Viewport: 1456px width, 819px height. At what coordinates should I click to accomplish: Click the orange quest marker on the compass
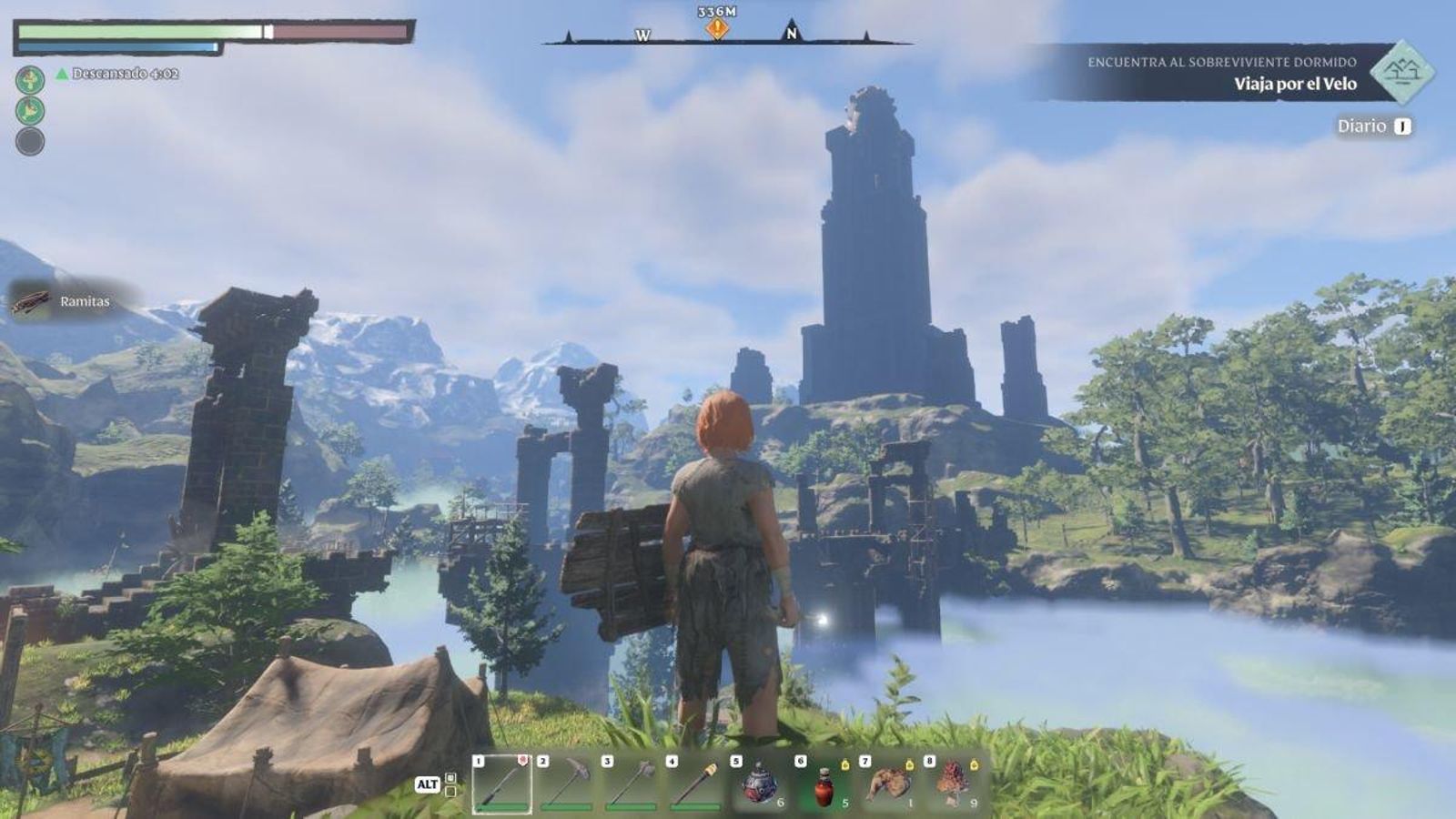click(717, 29)
